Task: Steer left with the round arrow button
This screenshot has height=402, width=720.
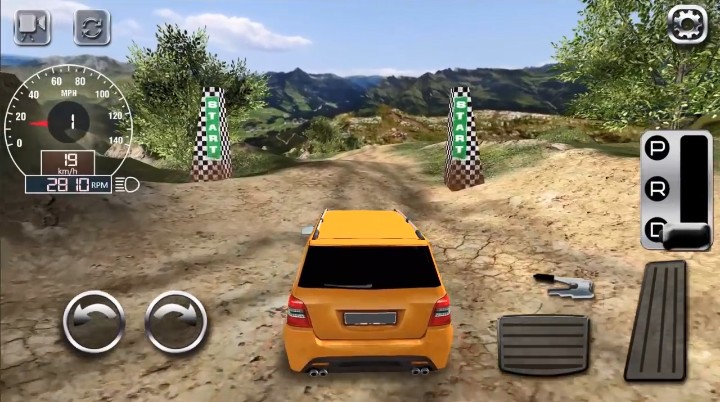Action: pyautogui.click(x=93, y=321)
